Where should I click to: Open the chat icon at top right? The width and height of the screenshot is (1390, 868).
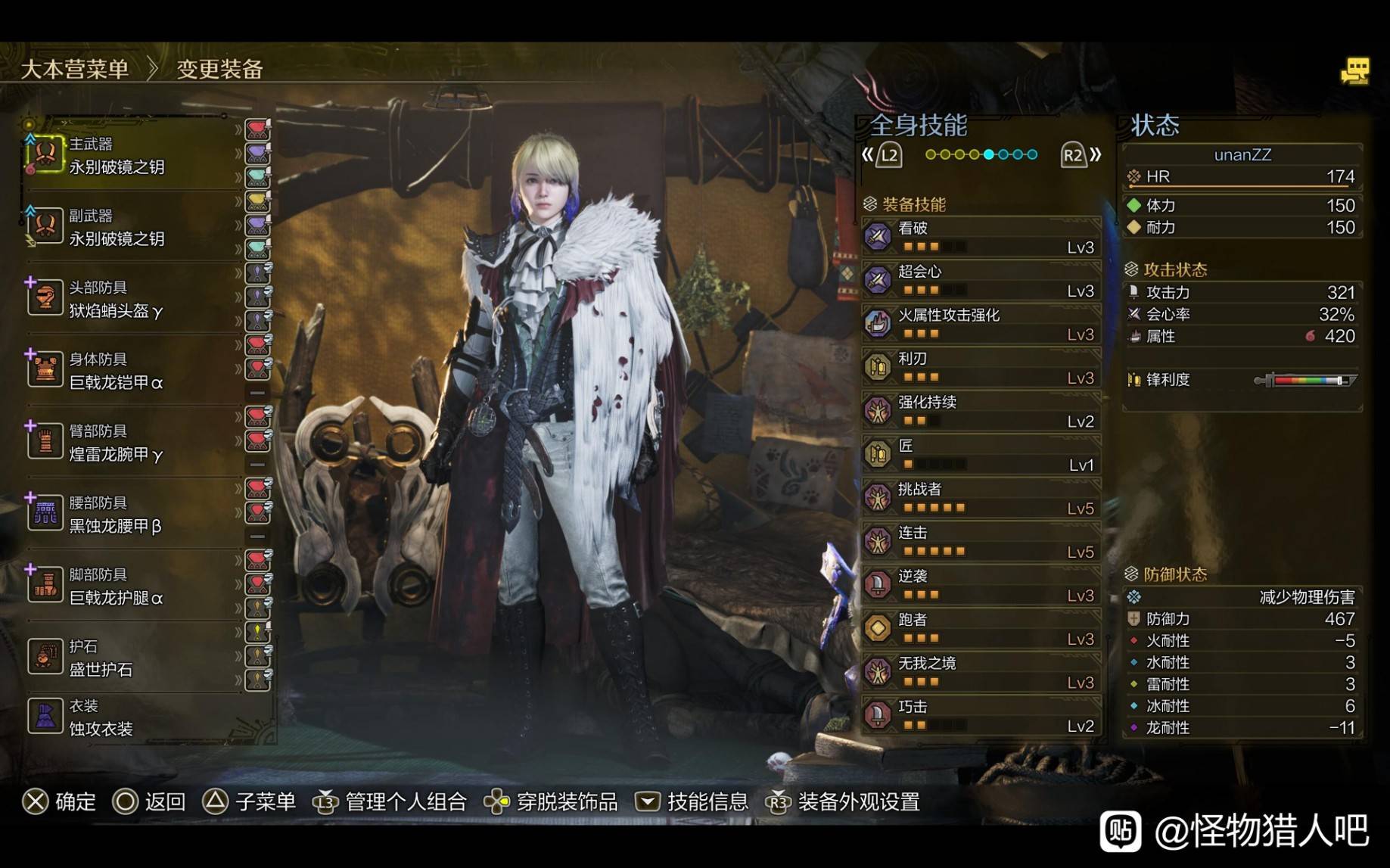tap(1355, 72)
